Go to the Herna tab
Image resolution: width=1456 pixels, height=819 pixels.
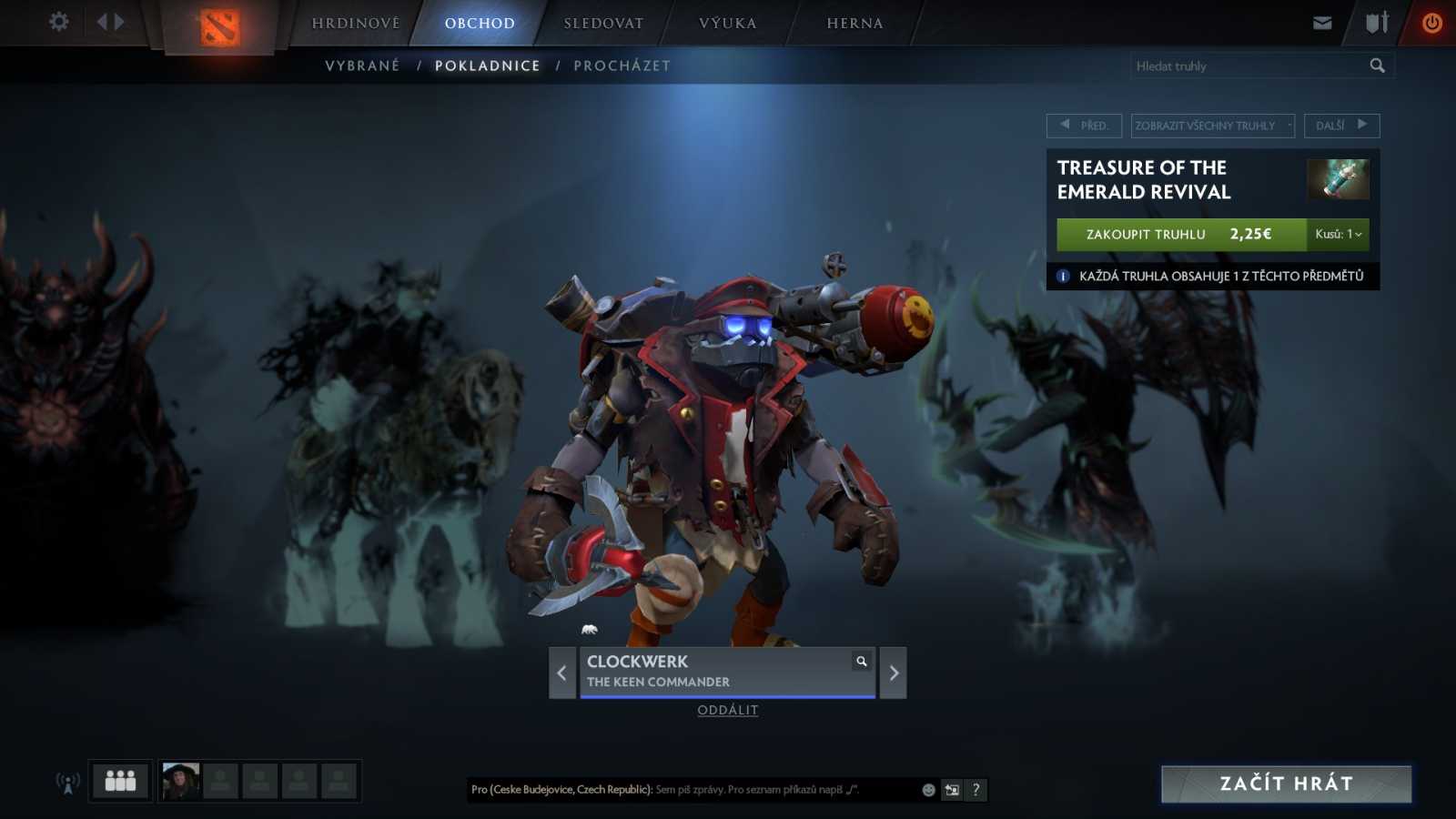coord(854,24)
